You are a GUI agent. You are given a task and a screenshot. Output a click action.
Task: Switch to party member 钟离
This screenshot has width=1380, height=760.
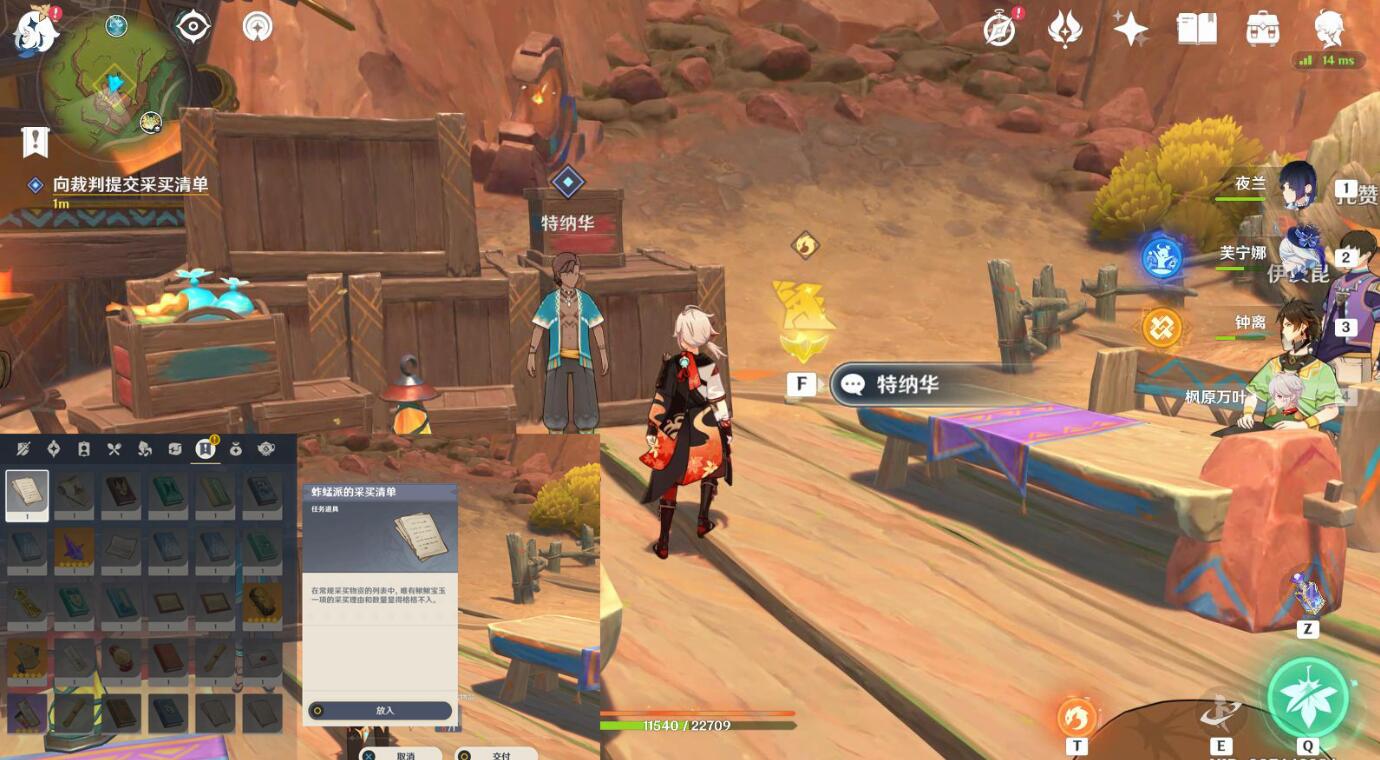coord(1297,325)
